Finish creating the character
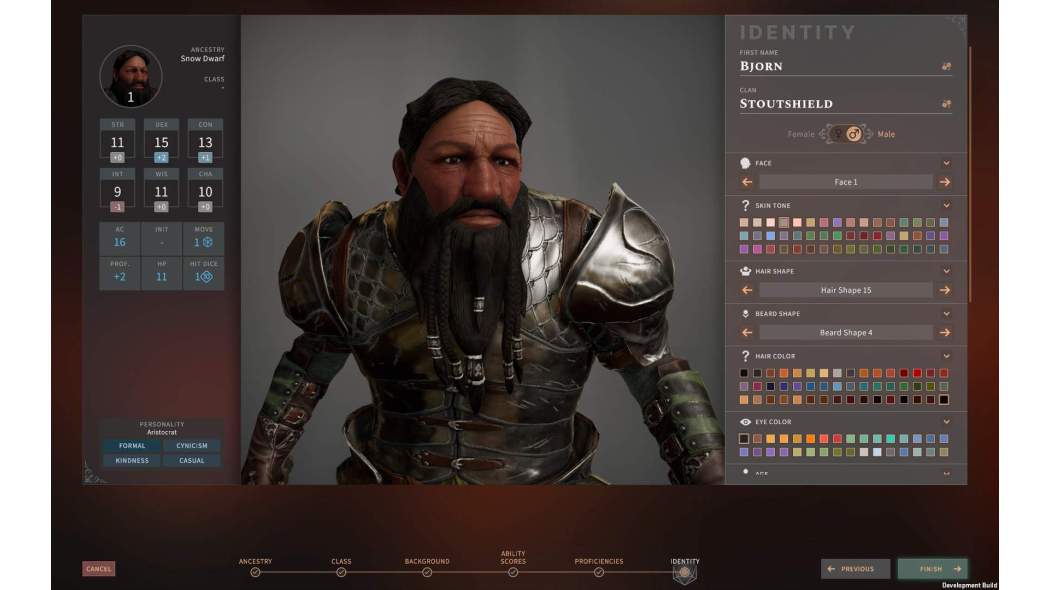 (932, 569)
